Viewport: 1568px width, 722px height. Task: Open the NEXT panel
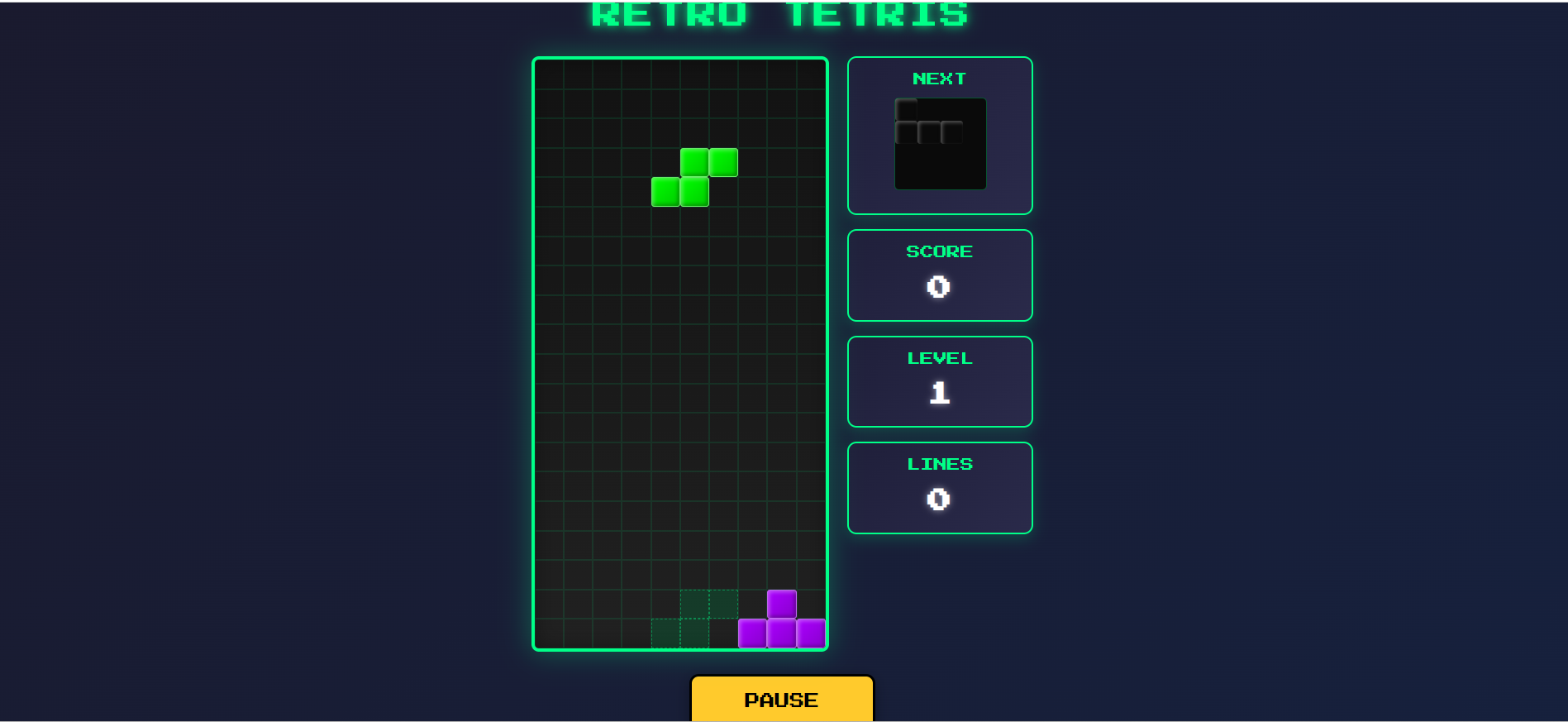pos(939,134)
